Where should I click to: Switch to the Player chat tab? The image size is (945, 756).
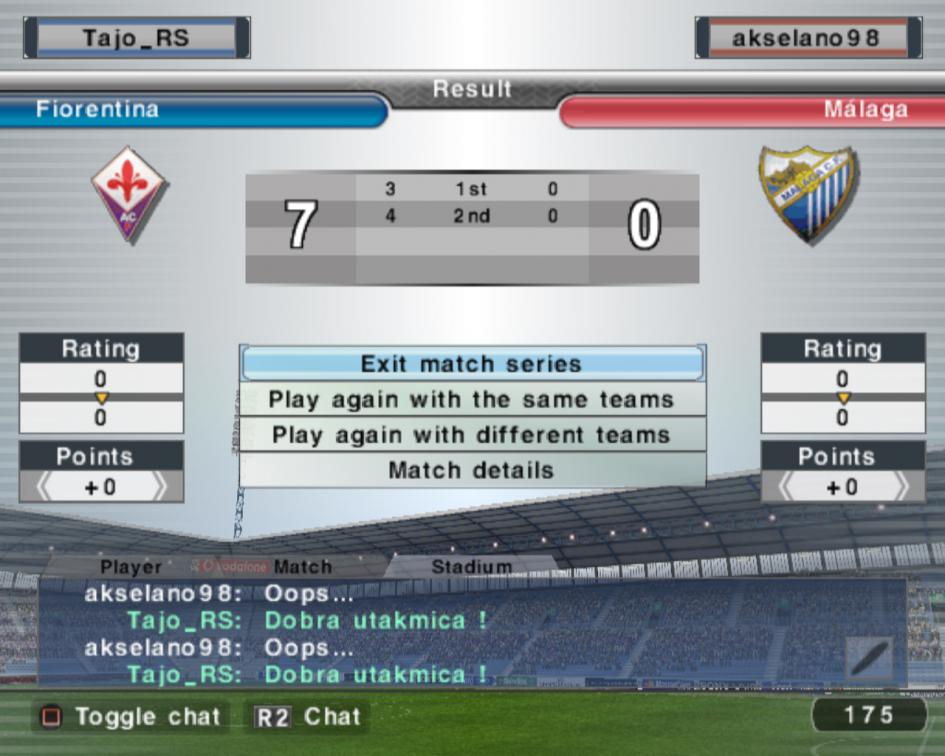click(x=131, y=567)
